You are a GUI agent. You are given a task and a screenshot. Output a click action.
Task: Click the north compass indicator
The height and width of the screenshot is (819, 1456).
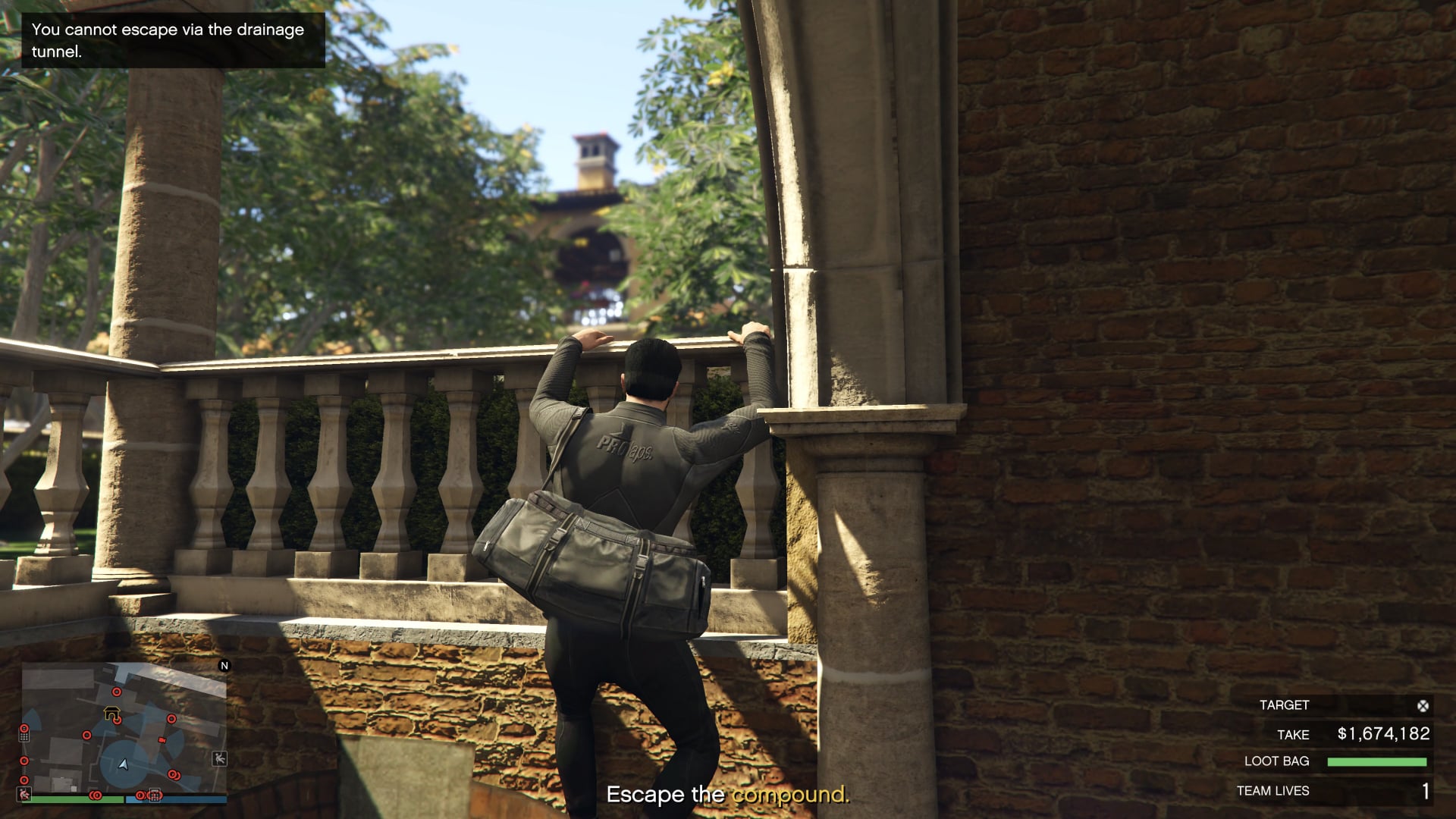(x=224, y=666)
